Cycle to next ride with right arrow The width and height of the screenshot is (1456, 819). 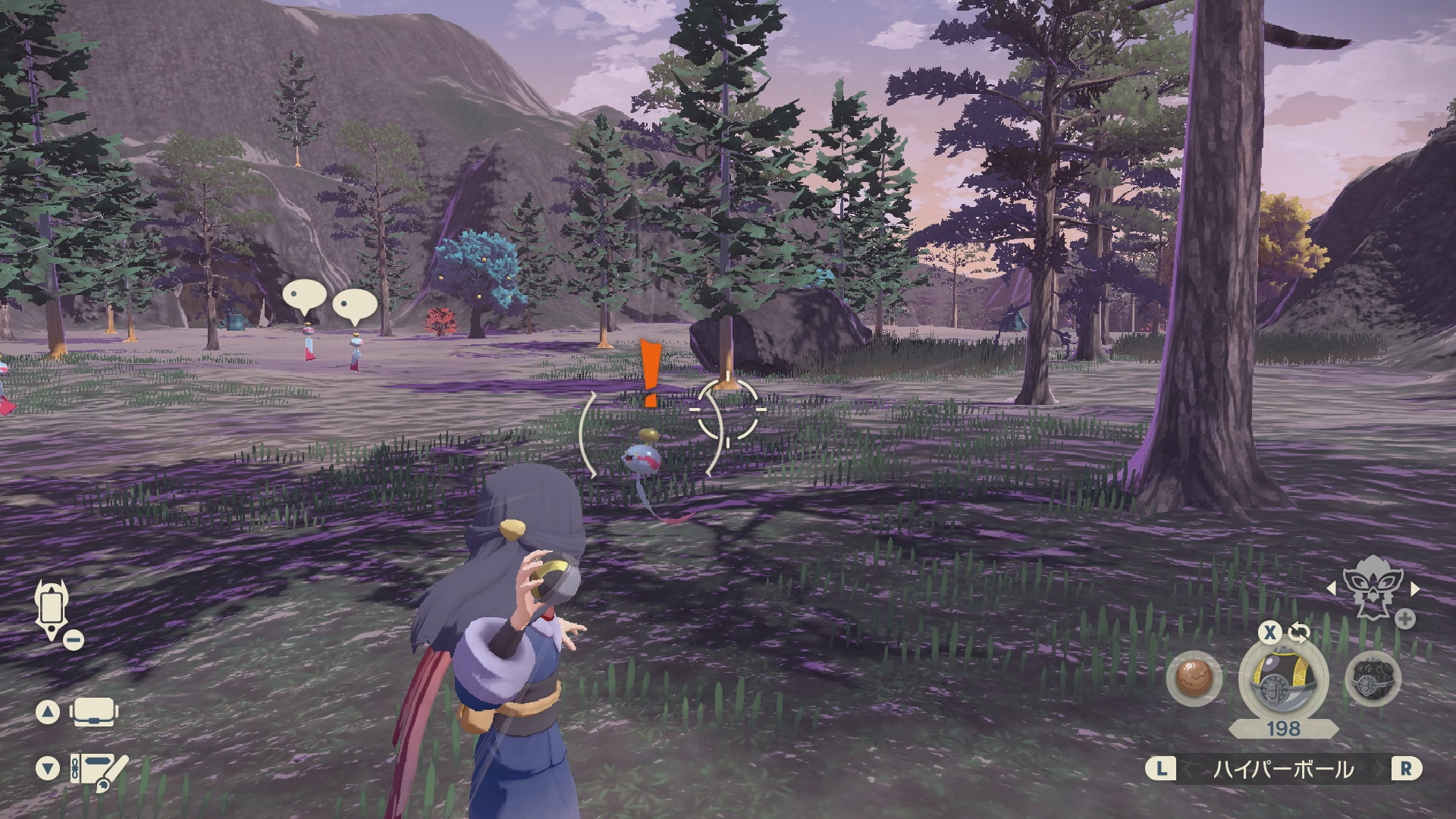click(x=1414, y=588)
